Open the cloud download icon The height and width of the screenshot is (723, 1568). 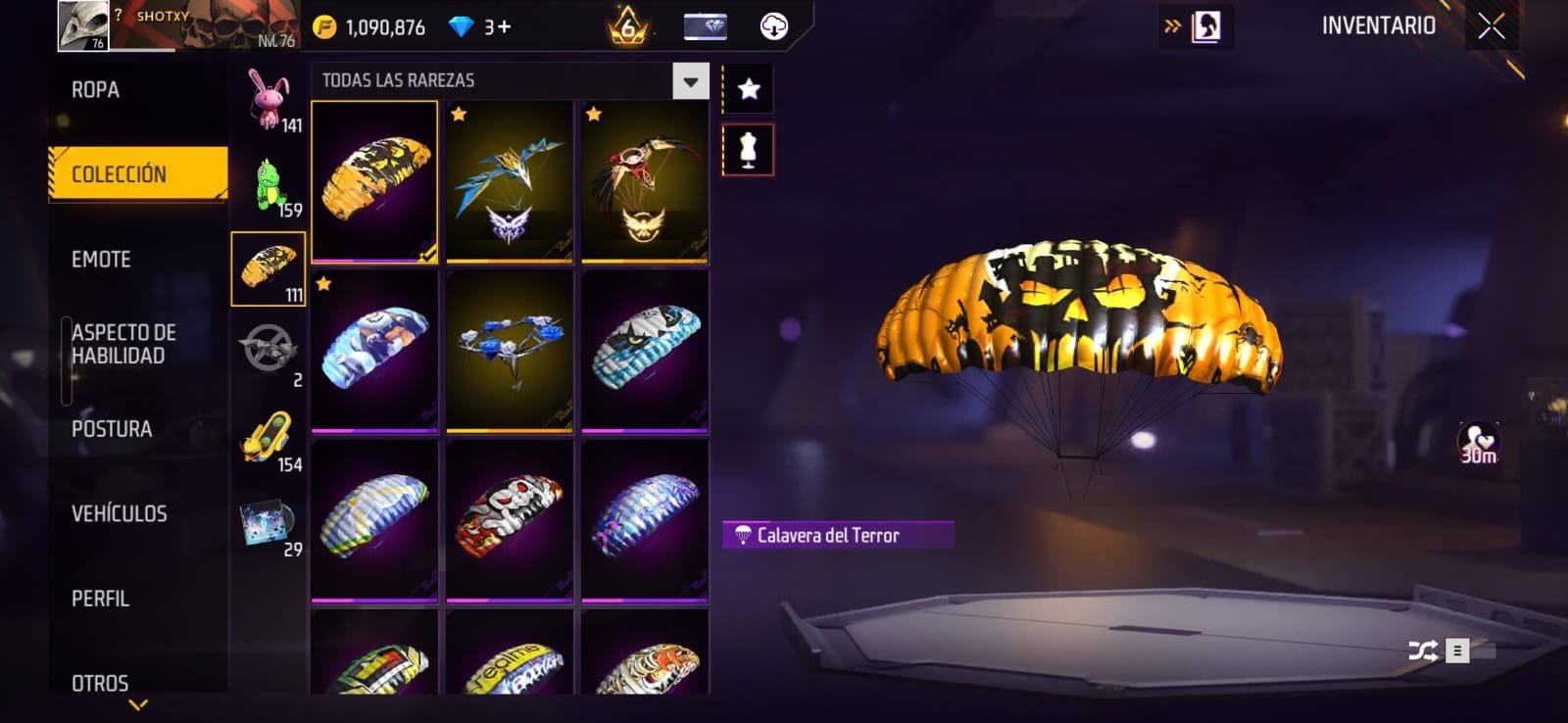click(774, 26)
